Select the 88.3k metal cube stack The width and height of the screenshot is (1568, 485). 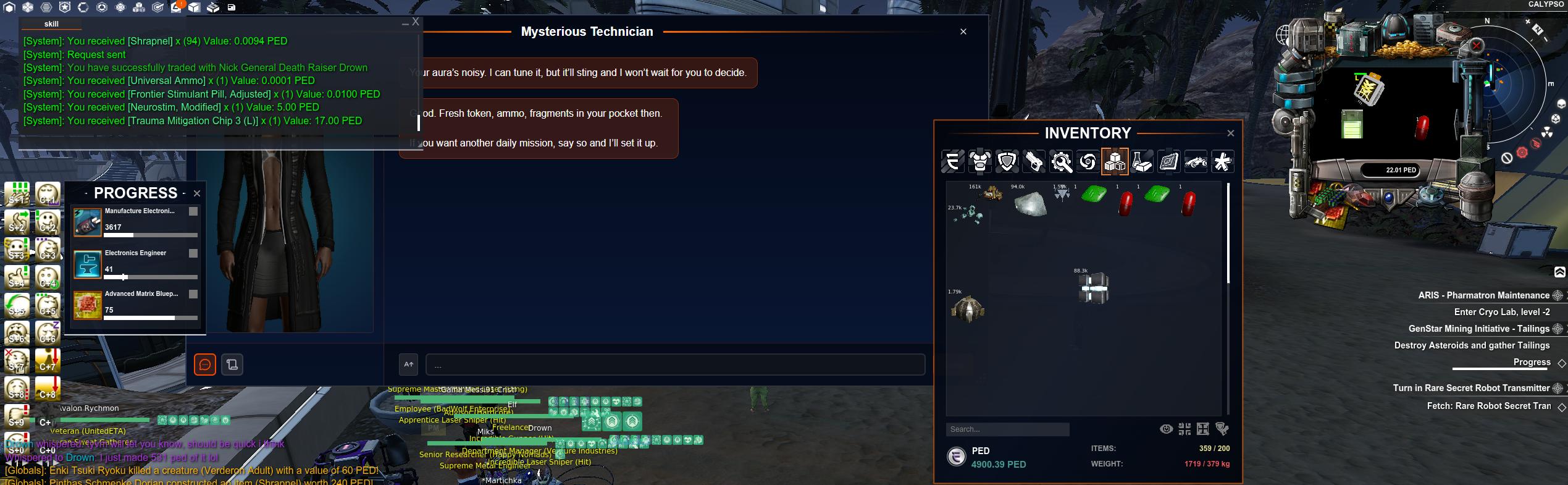click(x=1093, y=289)
